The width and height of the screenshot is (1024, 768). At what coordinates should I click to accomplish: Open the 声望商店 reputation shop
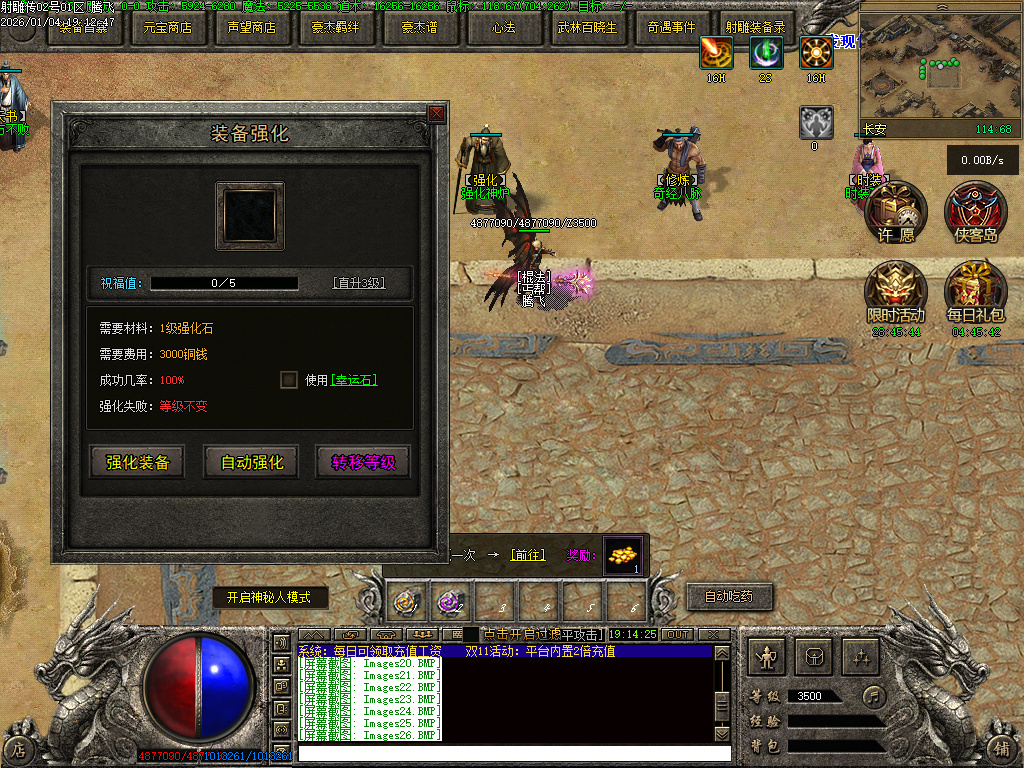252,28
